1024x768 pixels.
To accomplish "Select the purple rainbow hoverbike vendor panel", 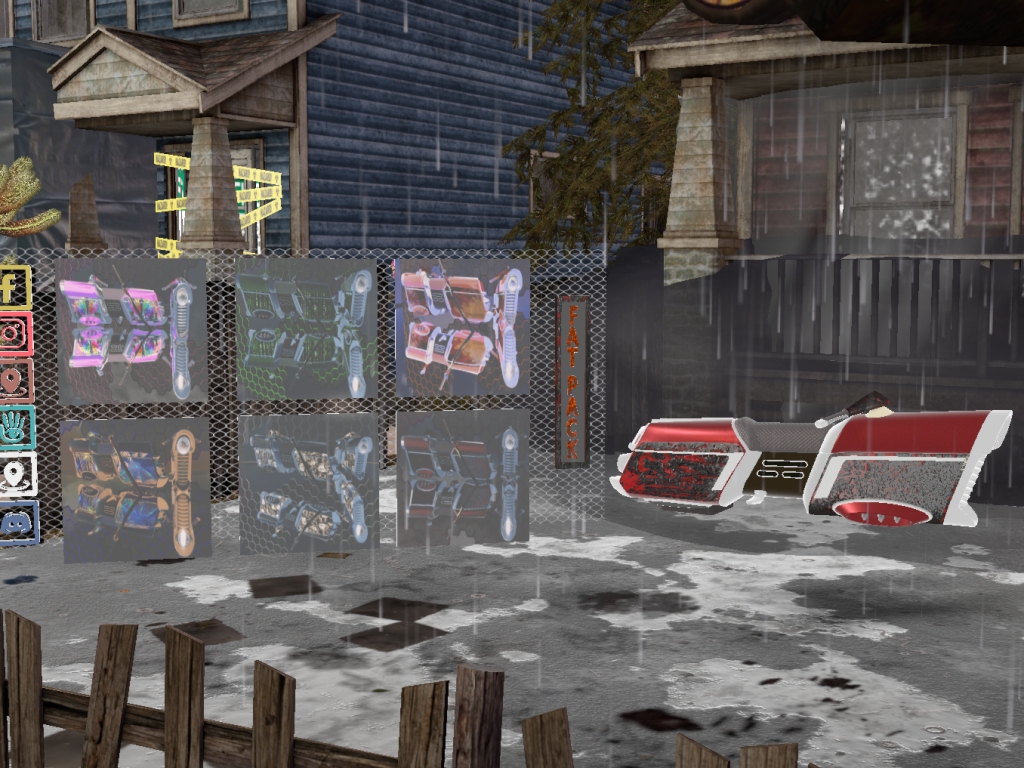I will (131, 330).
